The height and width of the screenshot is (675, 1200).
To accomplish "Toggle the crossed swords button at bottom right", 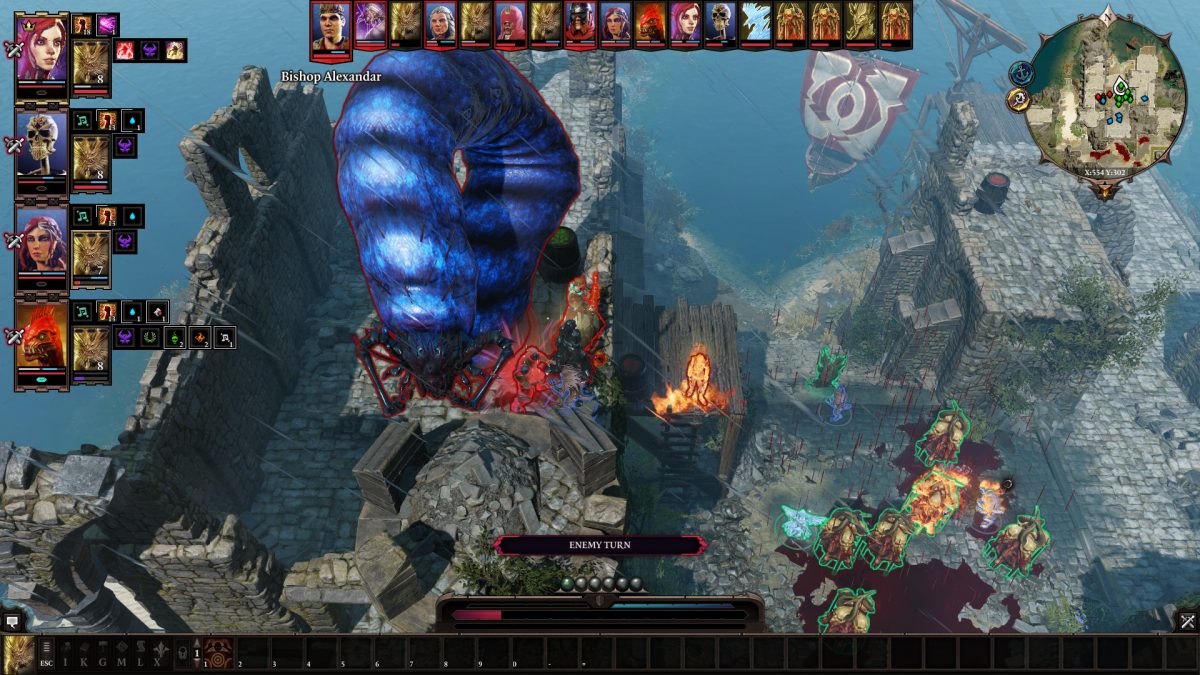I will [x=1187, y=621].
